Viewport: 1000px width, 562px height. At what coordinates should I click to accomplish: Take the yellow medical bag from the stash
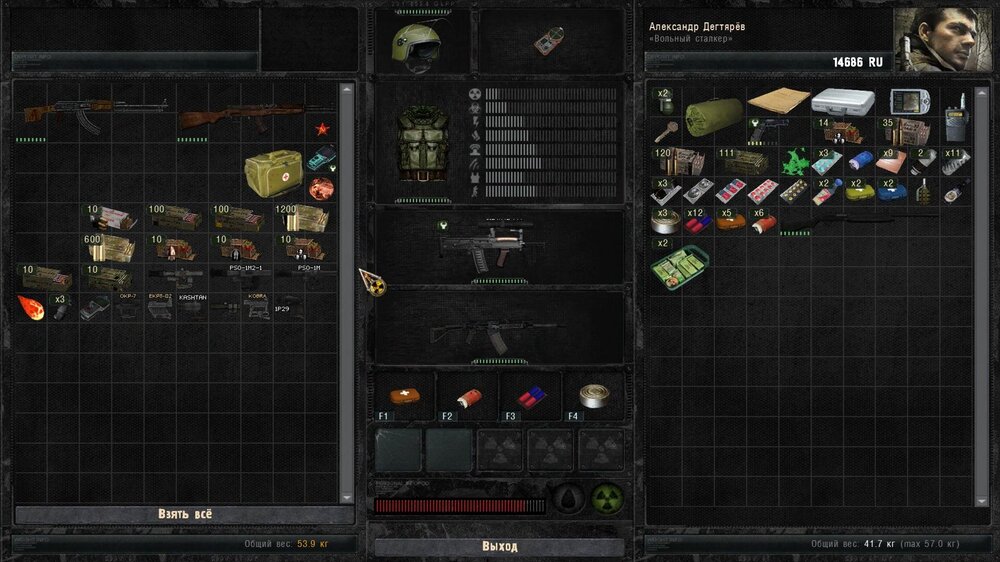tap(273, 173)
